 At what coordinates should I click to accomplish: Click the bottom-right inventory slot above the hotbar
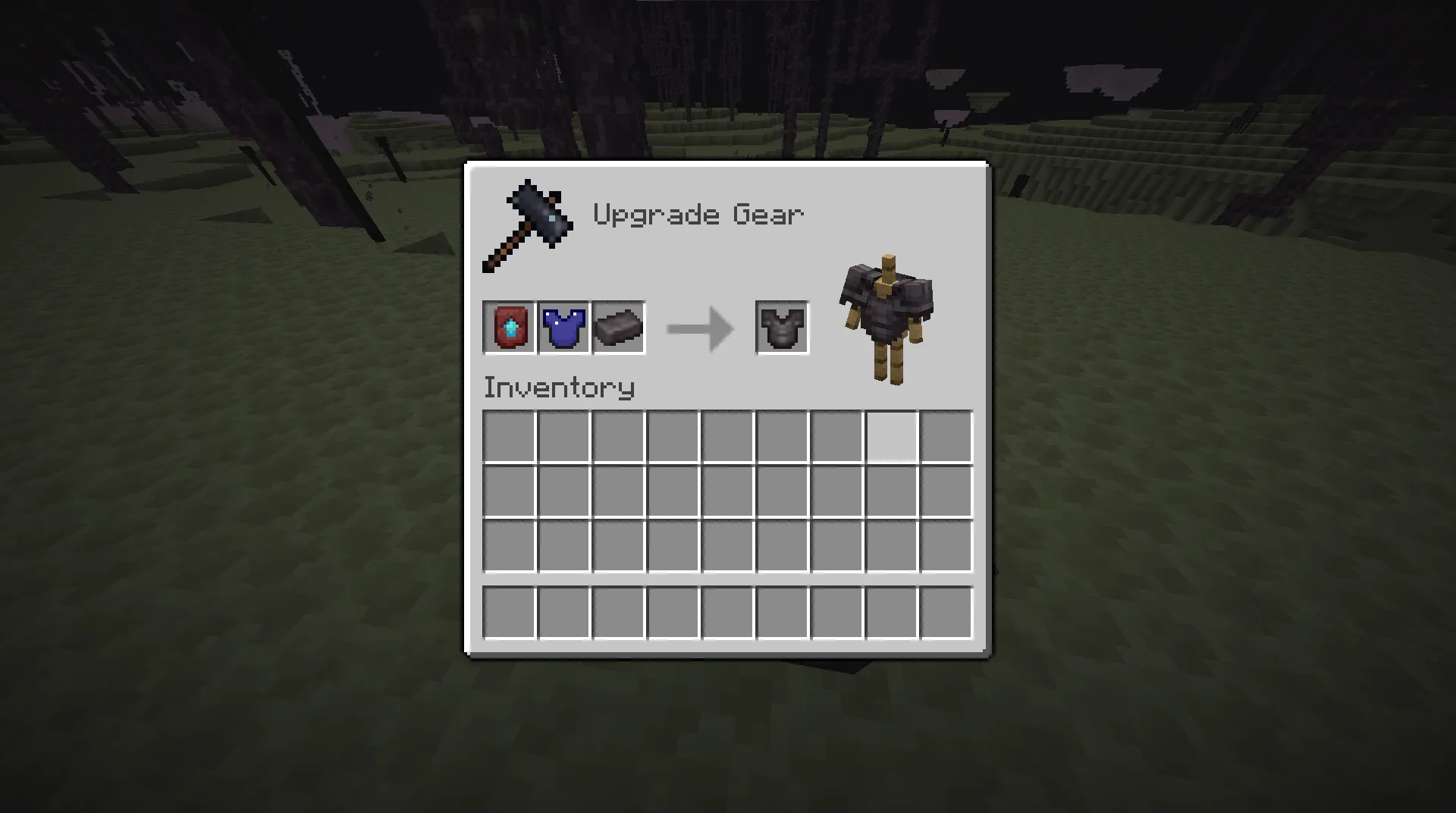tap(946, 545)
